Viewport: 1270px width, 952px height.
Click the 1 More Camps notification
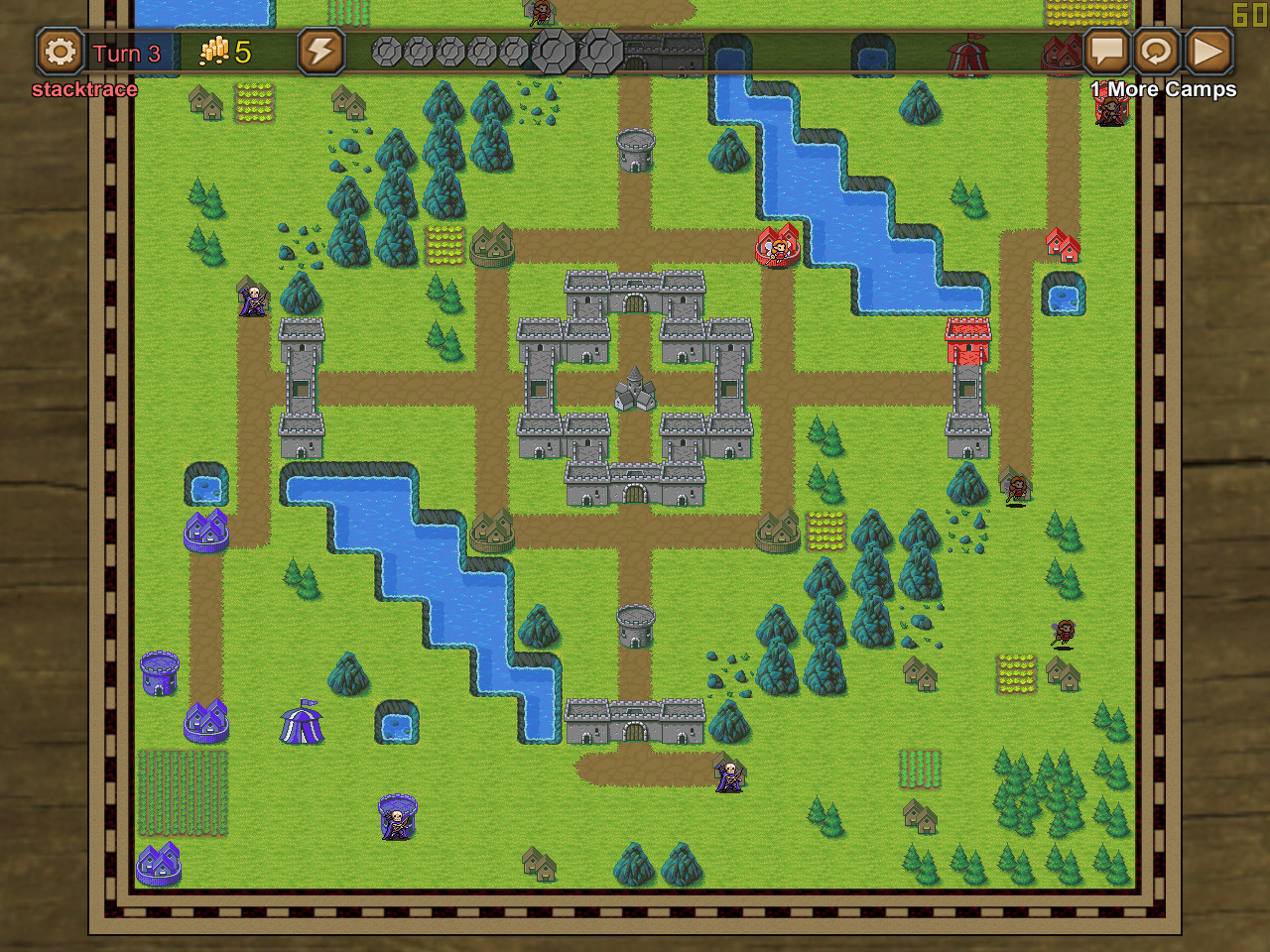click(x=1163, y=89)
